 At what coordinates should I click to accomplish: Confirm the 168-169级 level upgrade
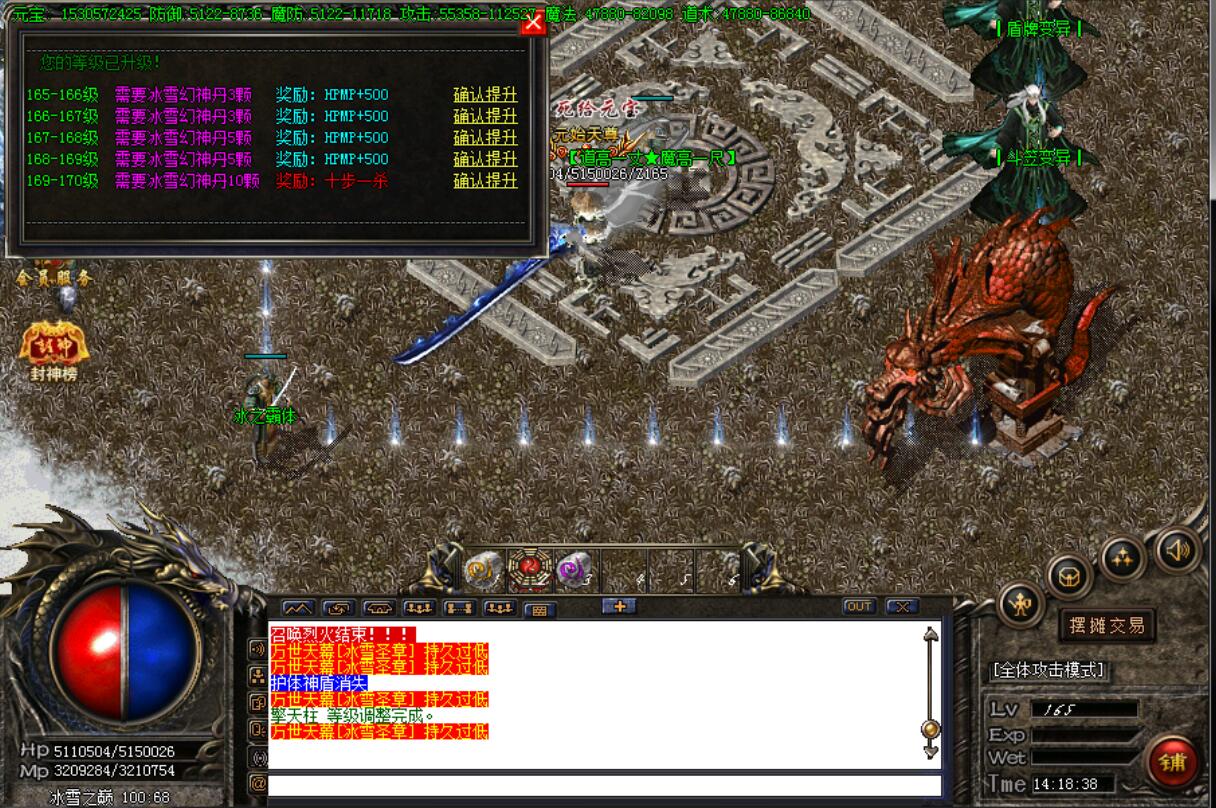[x=485, y=159]
